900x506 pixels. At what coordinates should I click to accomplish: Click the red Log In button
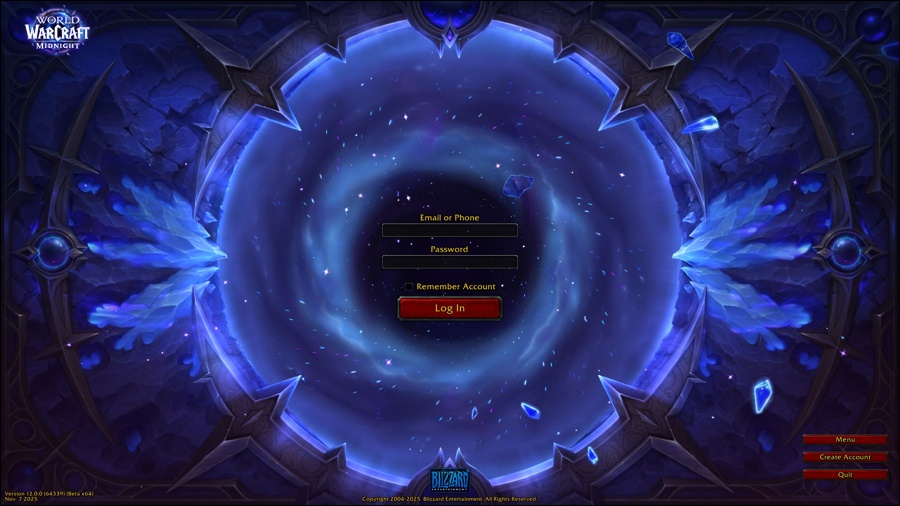point(449,308)
